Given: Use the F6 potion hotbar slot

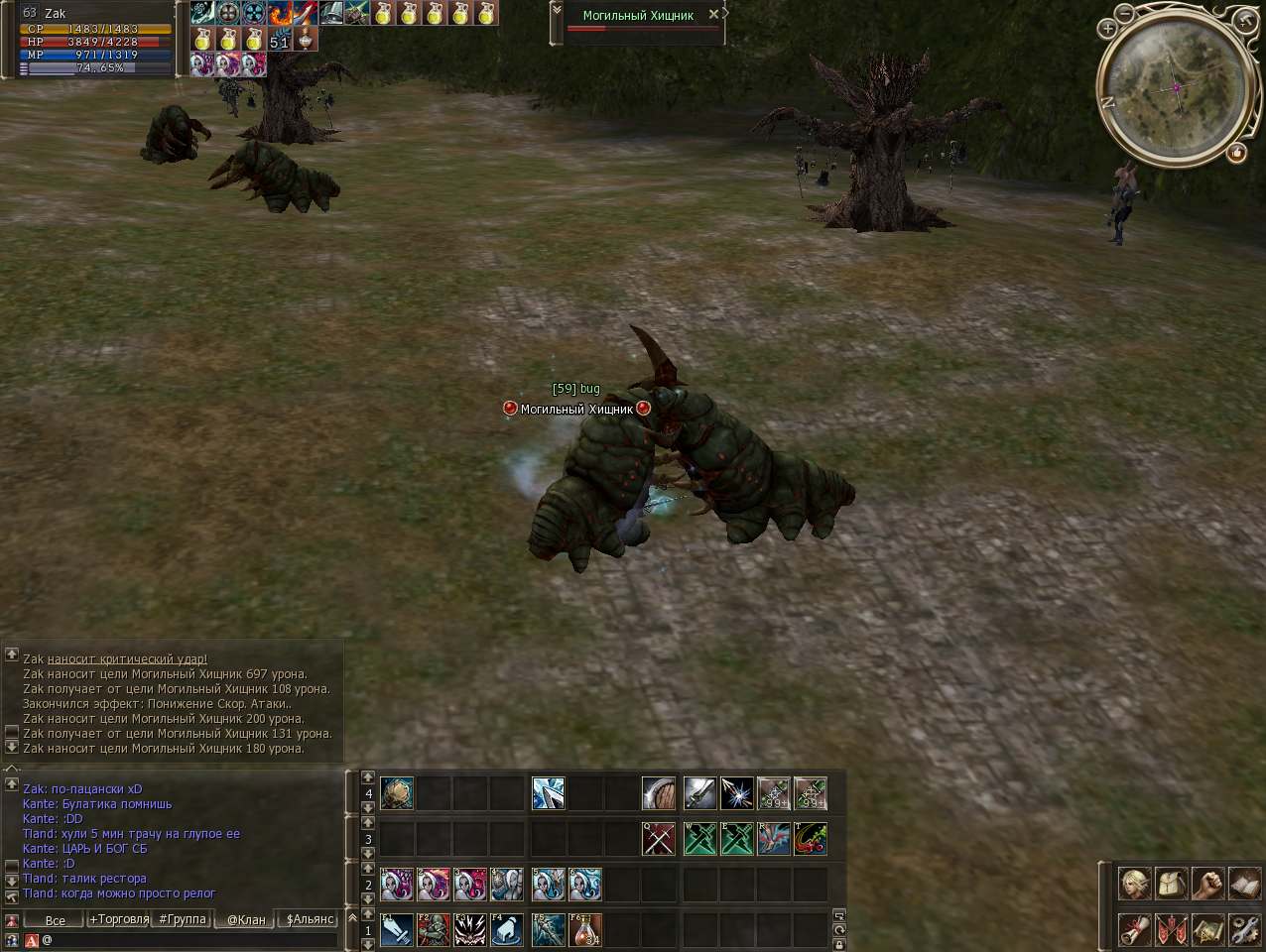Looking at the screenshot, I should (x=585, y=929).
